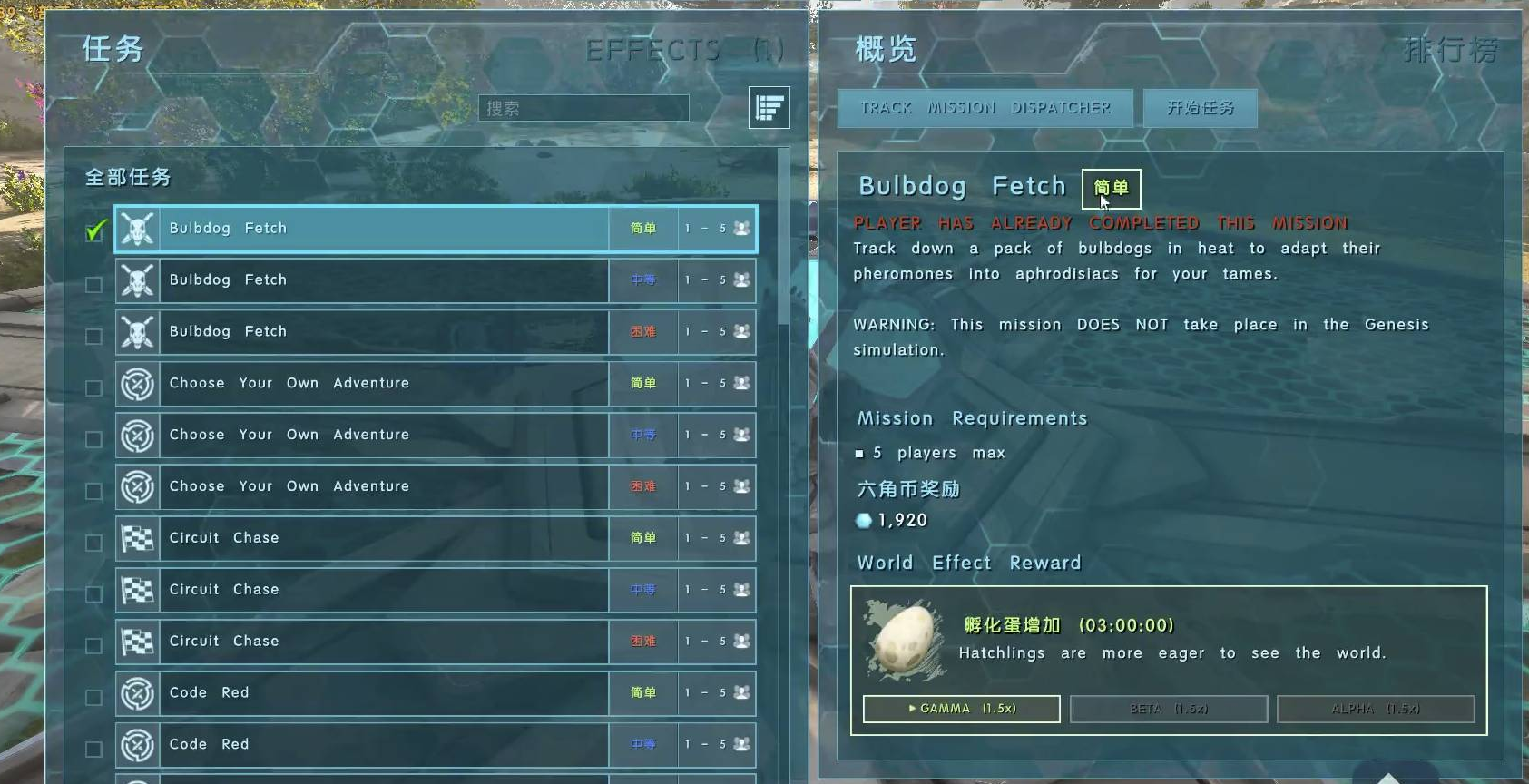Open the 排行榜 leaderboard tab
Screen dimensions: 1529x784
click(x=1449, y=50)
